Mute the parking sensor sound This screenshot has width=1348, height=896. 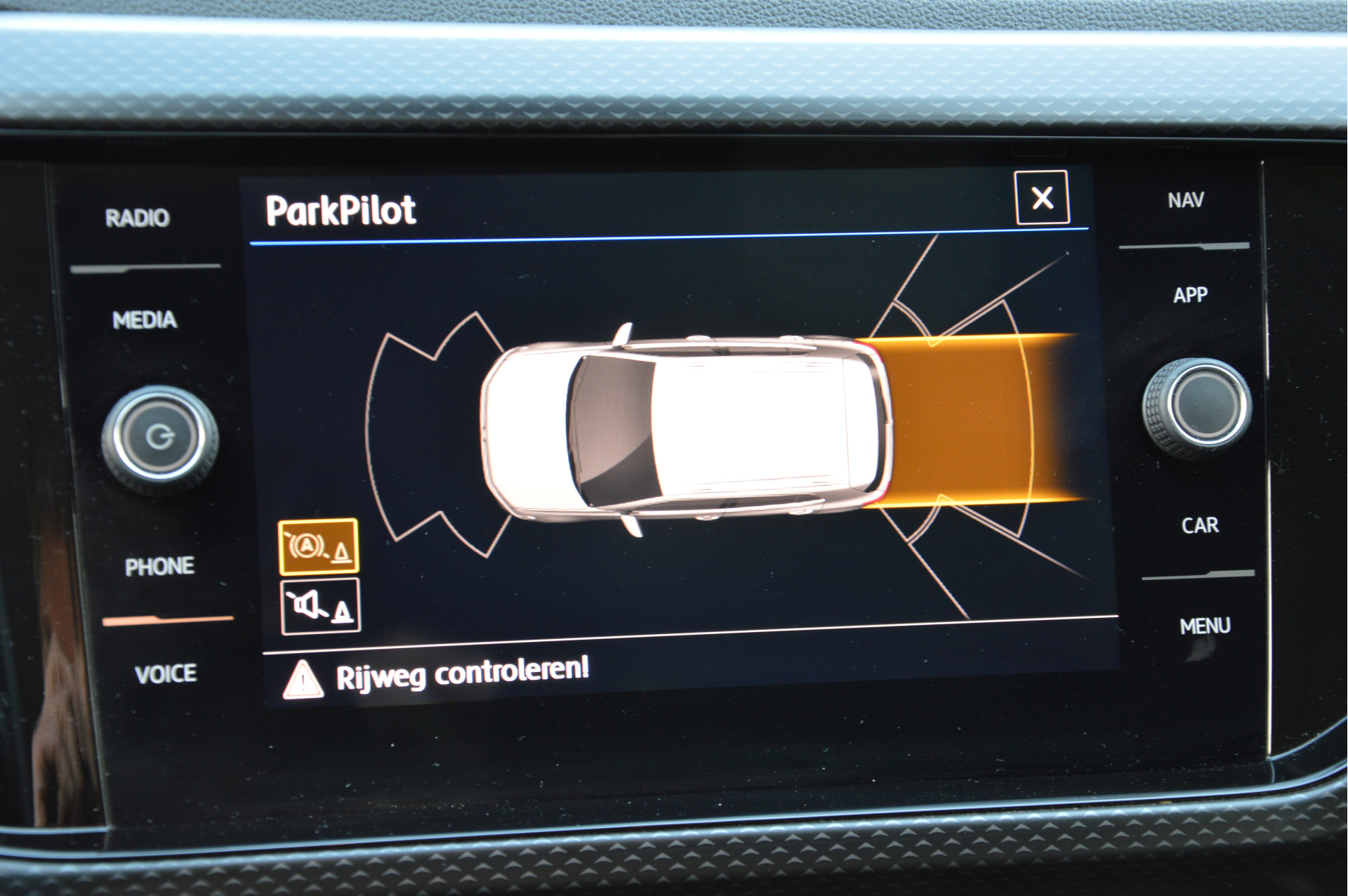[x=321, y=607]
